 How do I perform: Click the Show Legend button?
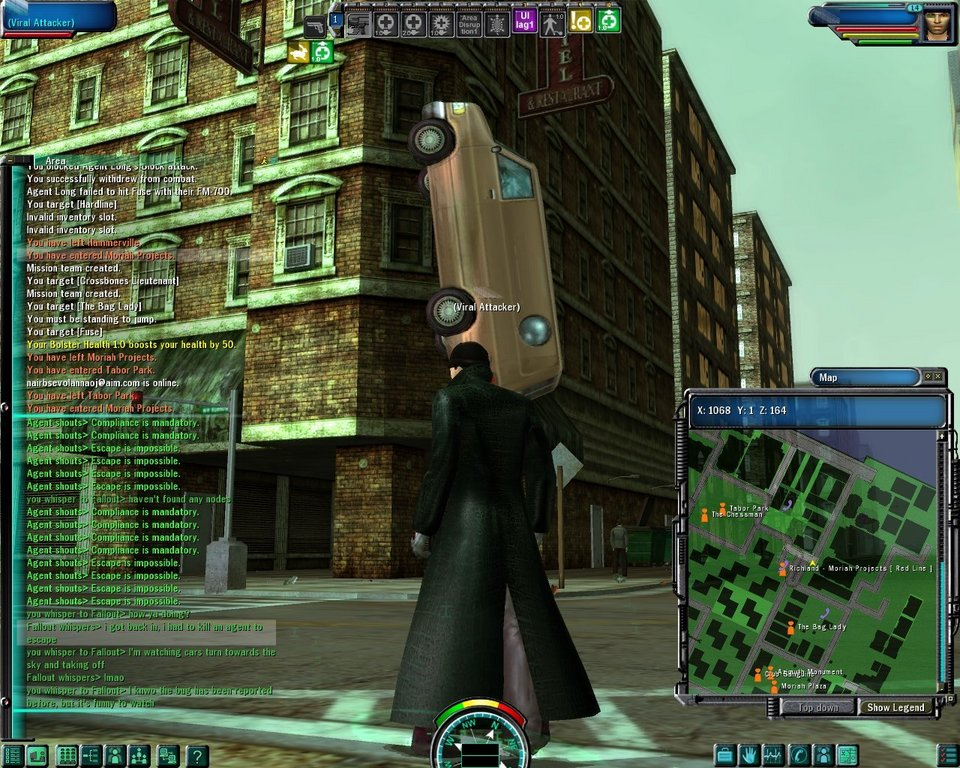coord(897,707)
